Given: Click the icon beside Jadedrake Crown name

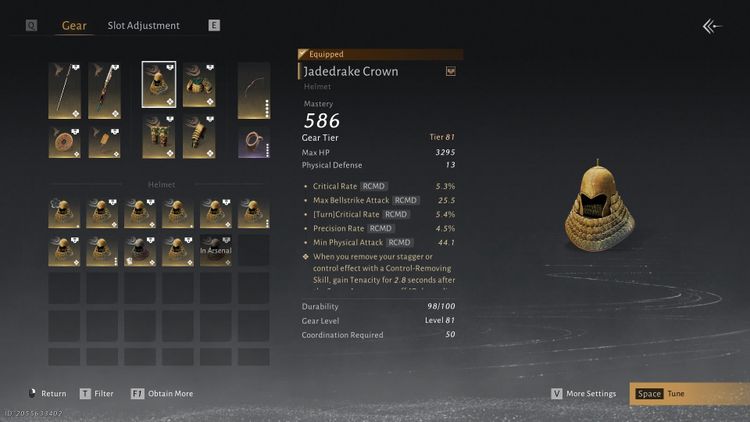Looking at the screenshot, I should click(451, 72).
